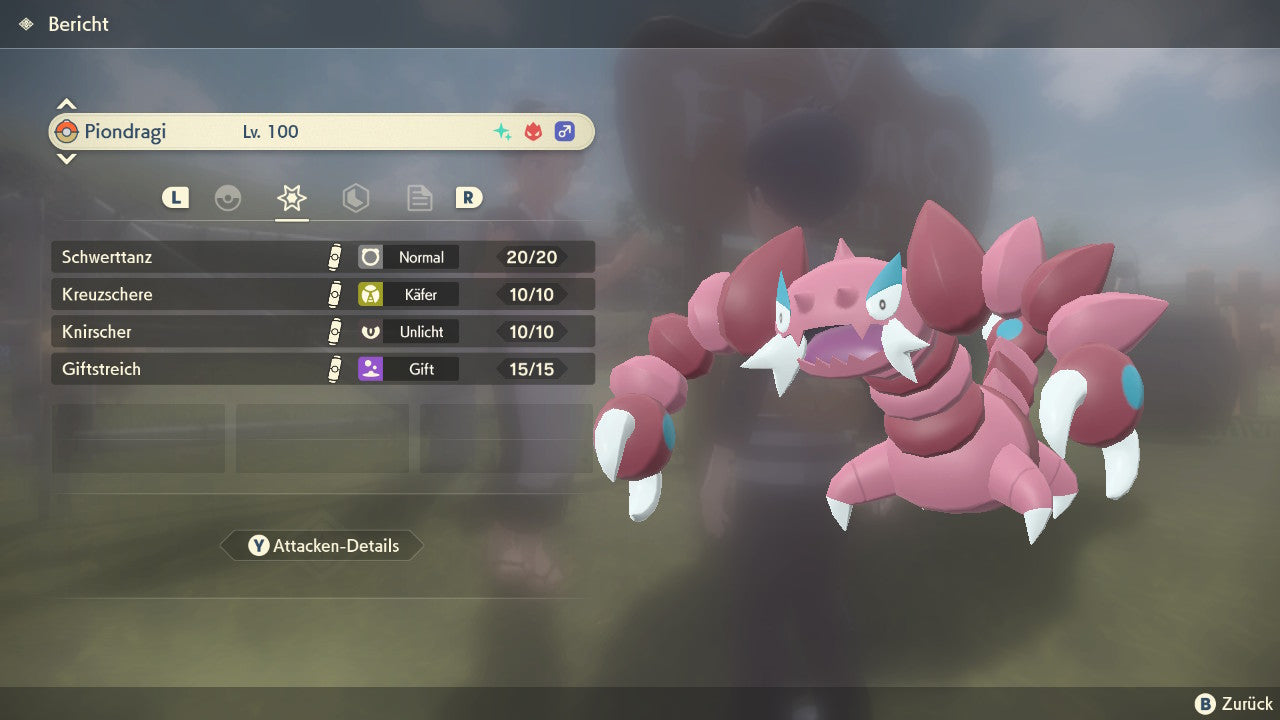Open the hexagon shield tab
The height and width of the screenshot is (720, 1280).
pyautogui.click(x=355, y=198)
